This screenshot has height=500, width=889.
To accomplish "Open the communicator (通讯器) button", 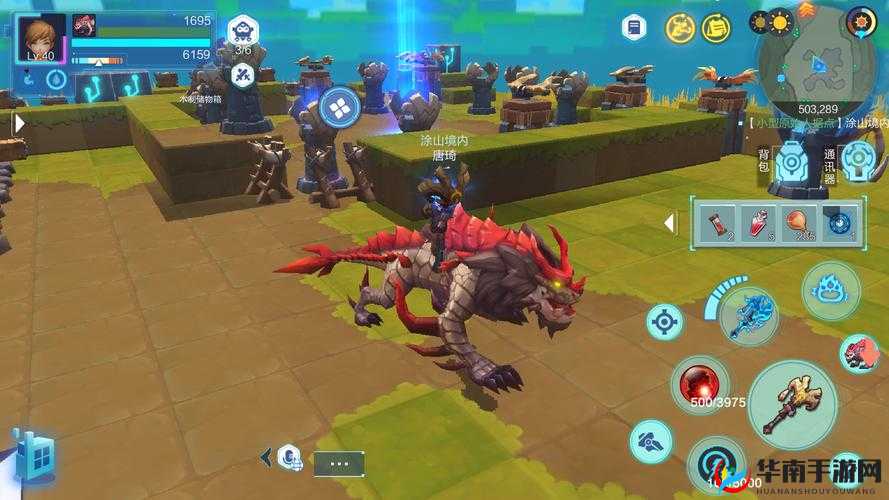I will pyautogui.click(x=857, y=160).
